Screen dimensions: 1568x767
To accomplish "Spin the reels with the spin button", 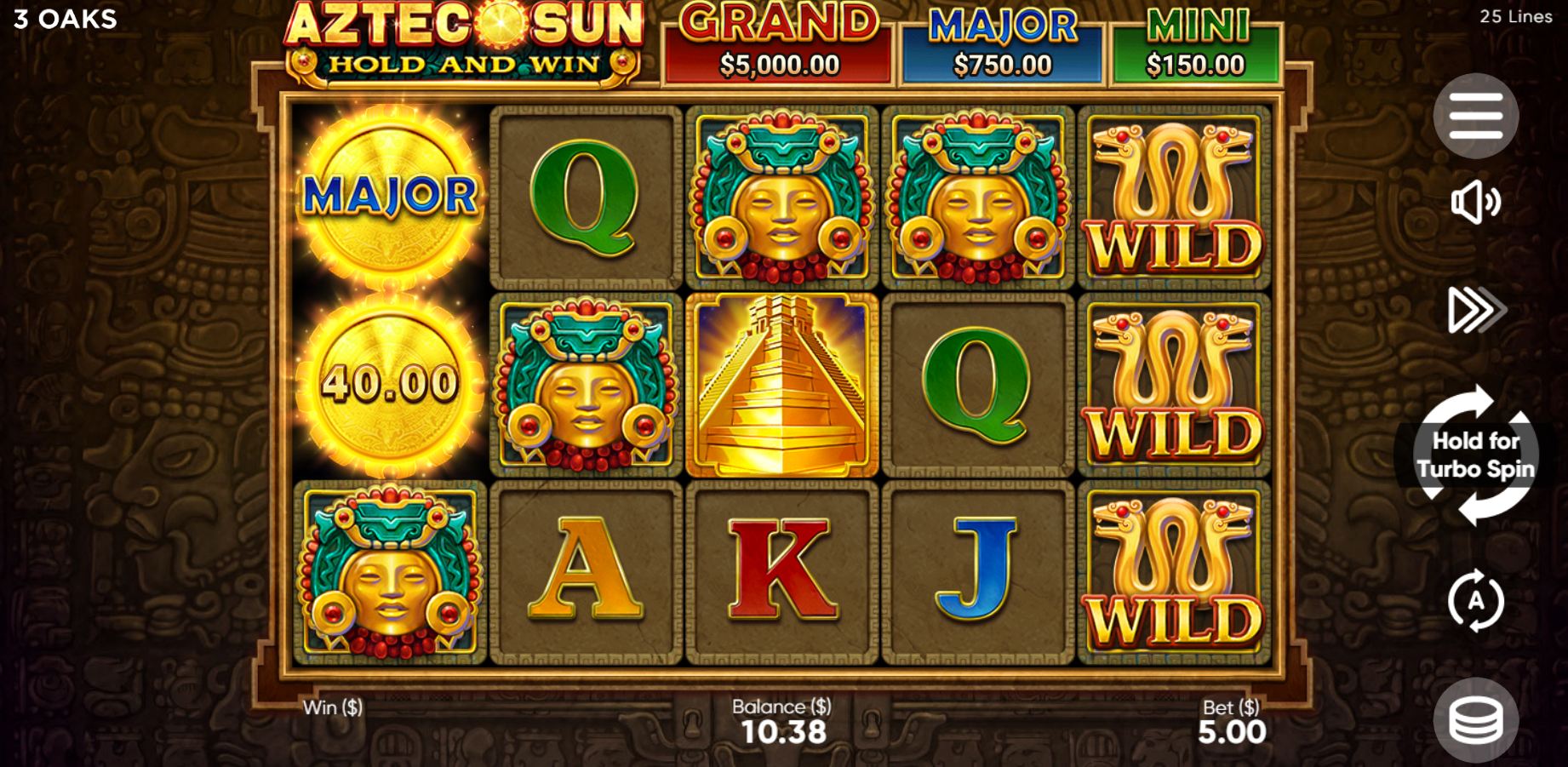I will (1475, 455).
